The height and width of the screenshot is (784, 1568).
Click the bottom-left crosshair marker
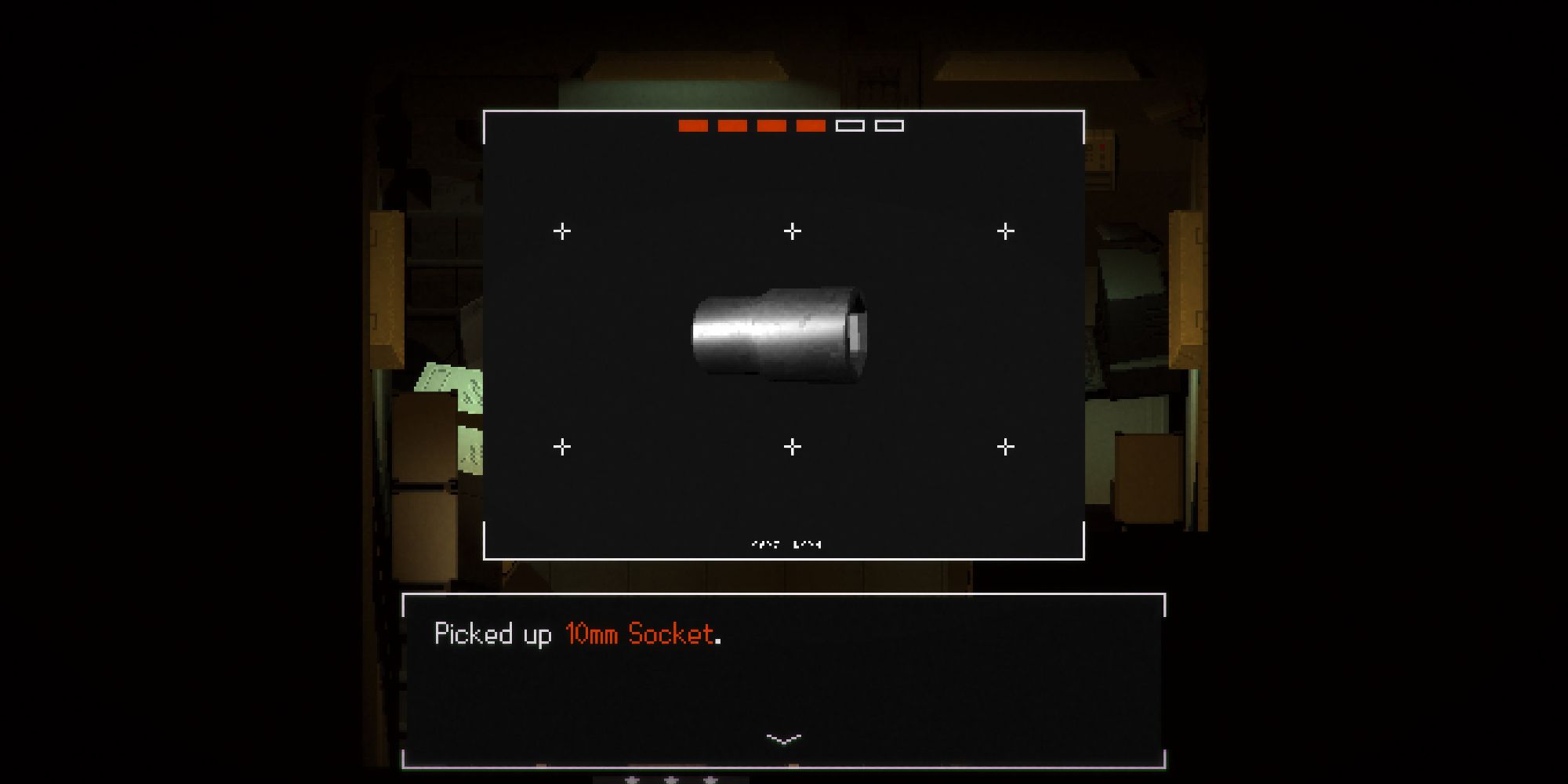(561, 445)
